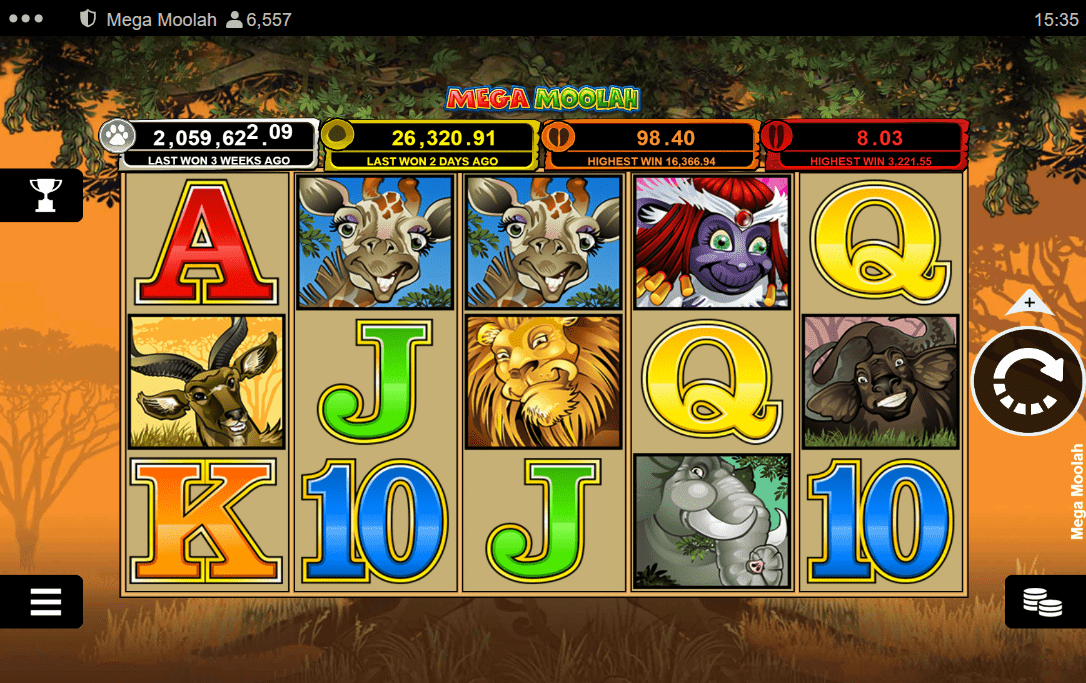Open the coin stack bet settings
This screenshot has width=1086, height=683.
coord(1042,601)
